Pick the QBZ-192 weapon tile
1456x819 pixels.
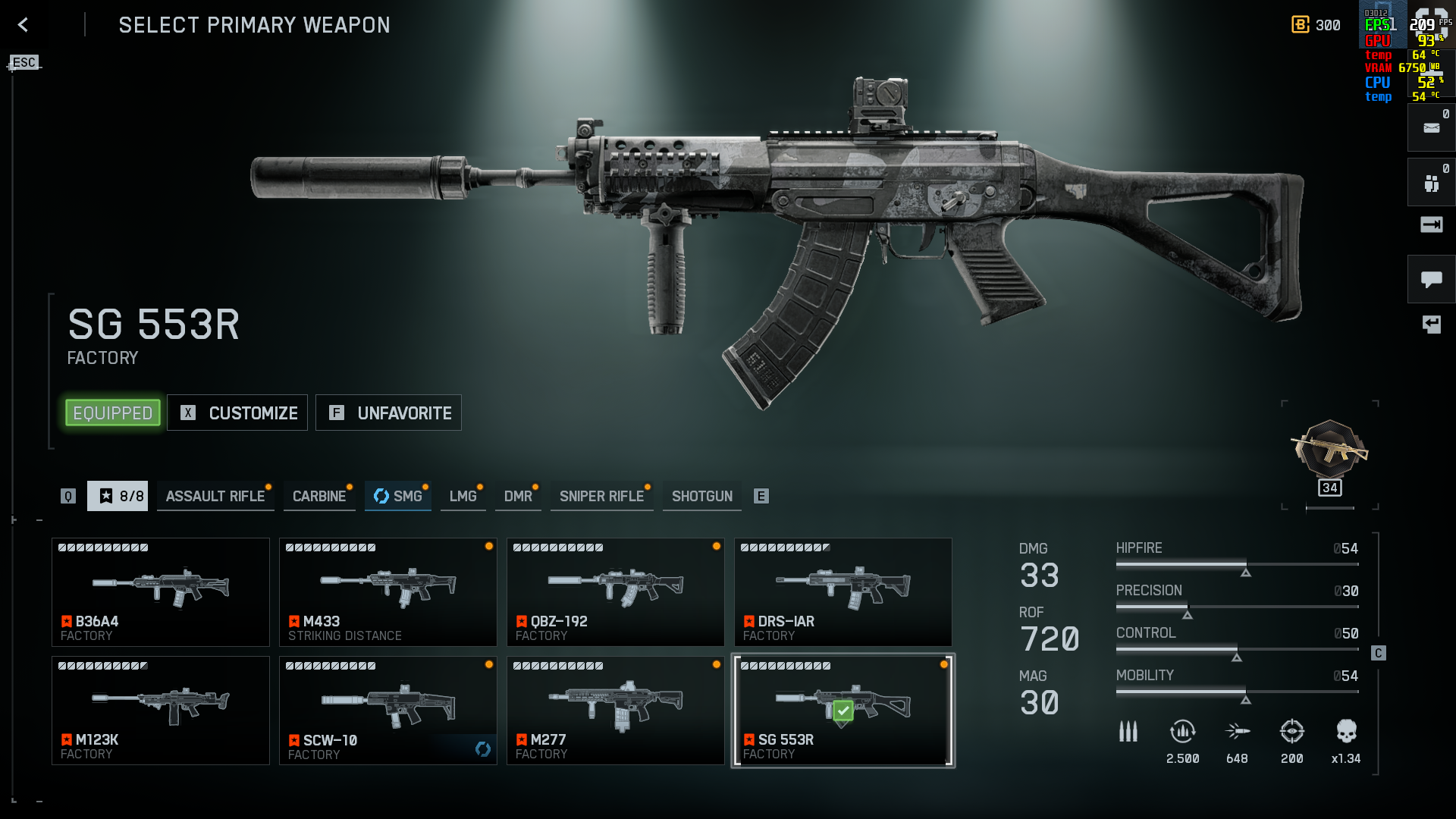[x=616, y=592]
